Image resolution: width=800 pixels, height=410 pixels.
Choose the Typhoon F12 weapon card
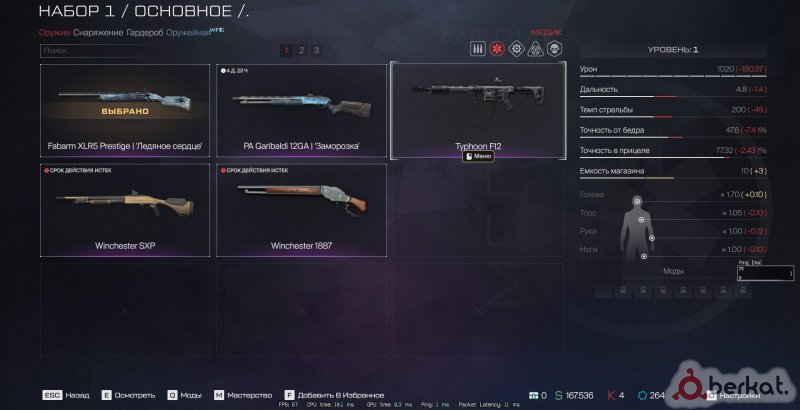[478, 110]
